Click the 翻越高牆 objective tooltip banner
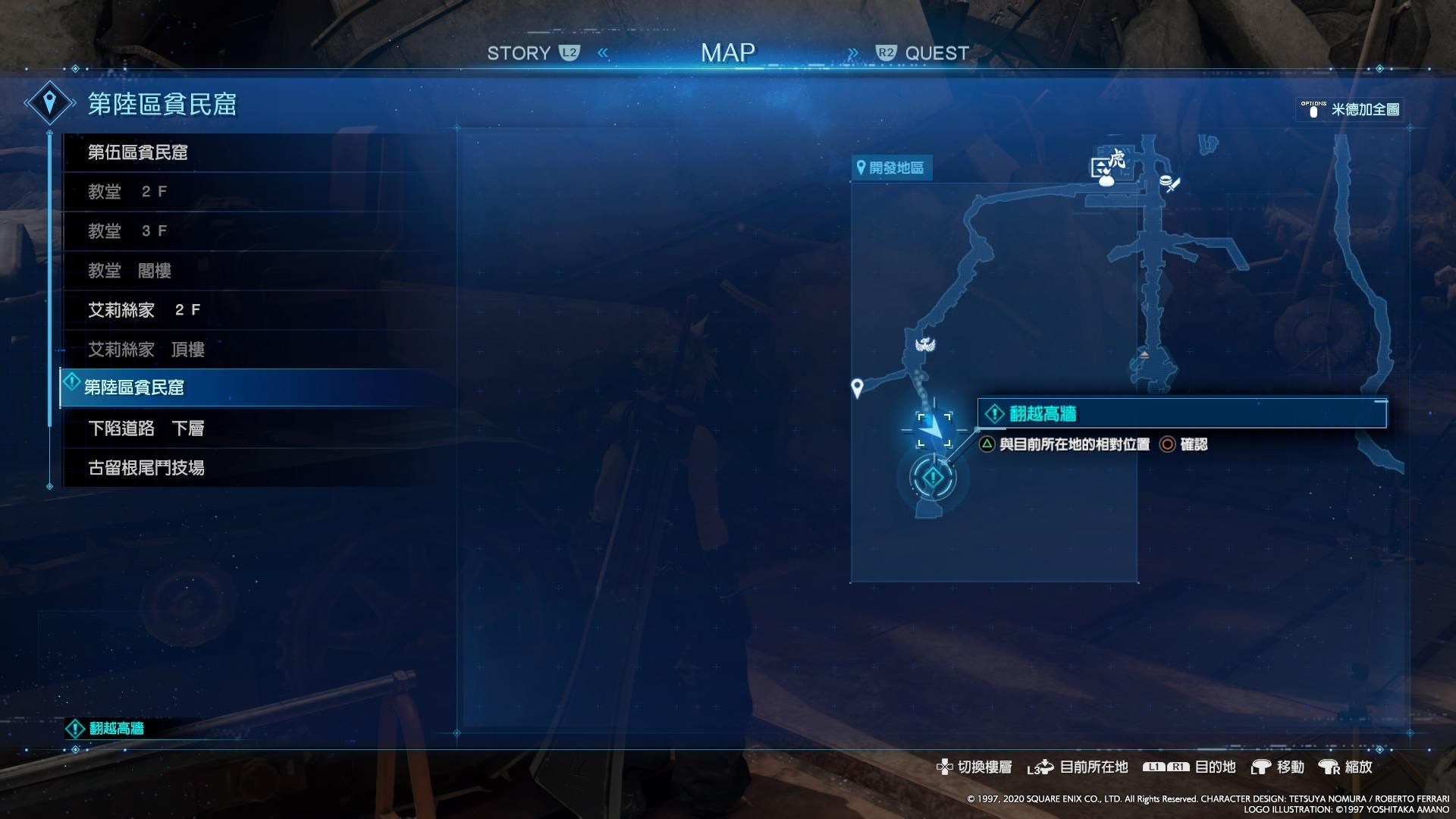 click(x=1181, y=413)
